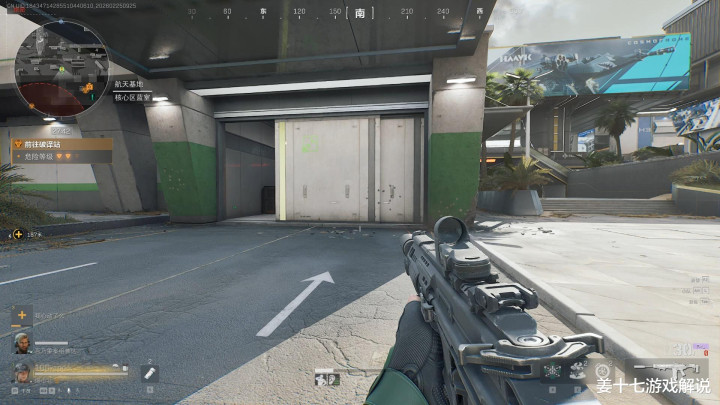This screenshot has height=405, width=720.
Task: Select the bearded teammate portrait
Action: click(21, 342)
